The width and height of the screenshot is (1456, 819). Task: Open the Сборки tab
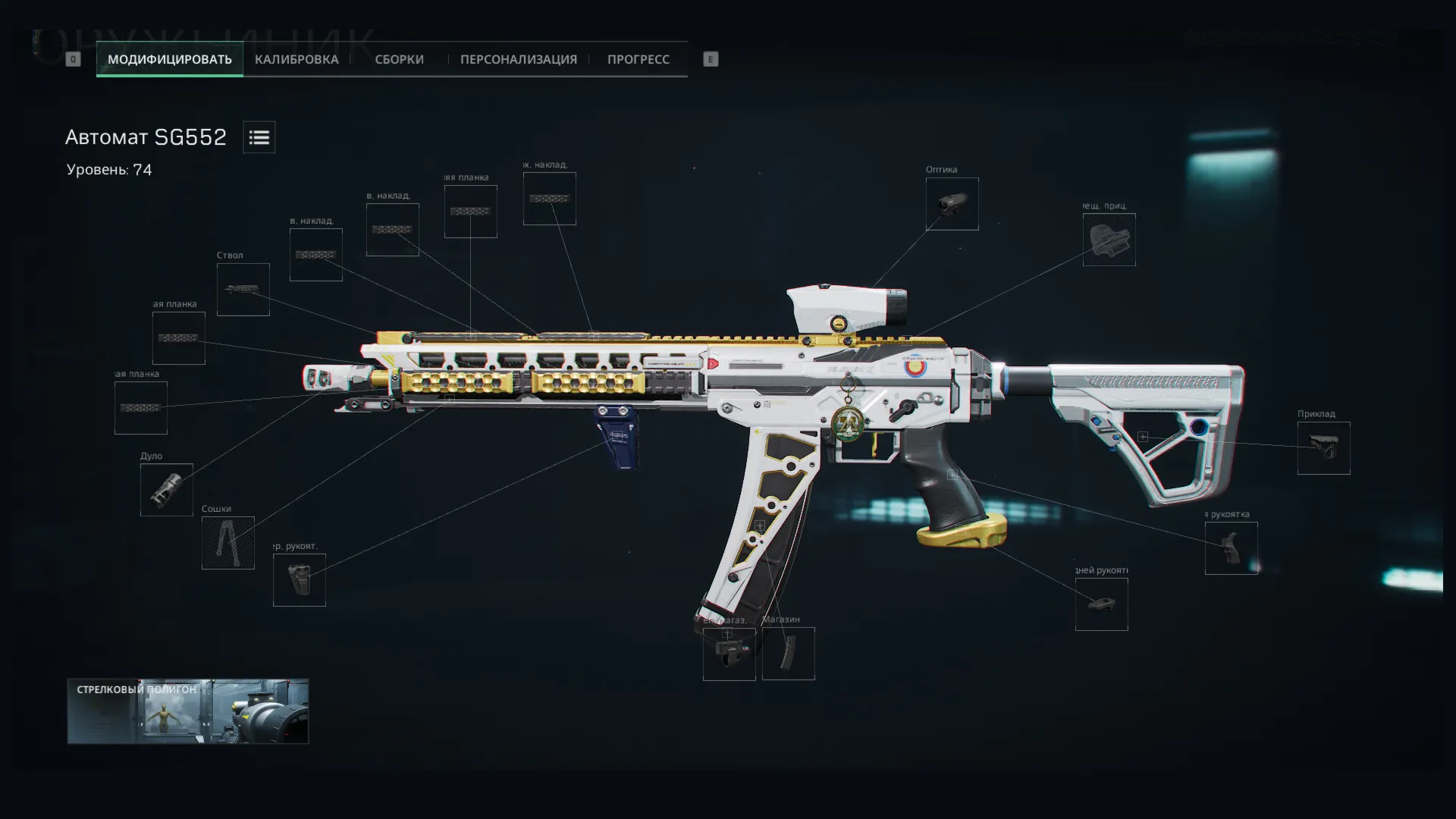point(399,59)
